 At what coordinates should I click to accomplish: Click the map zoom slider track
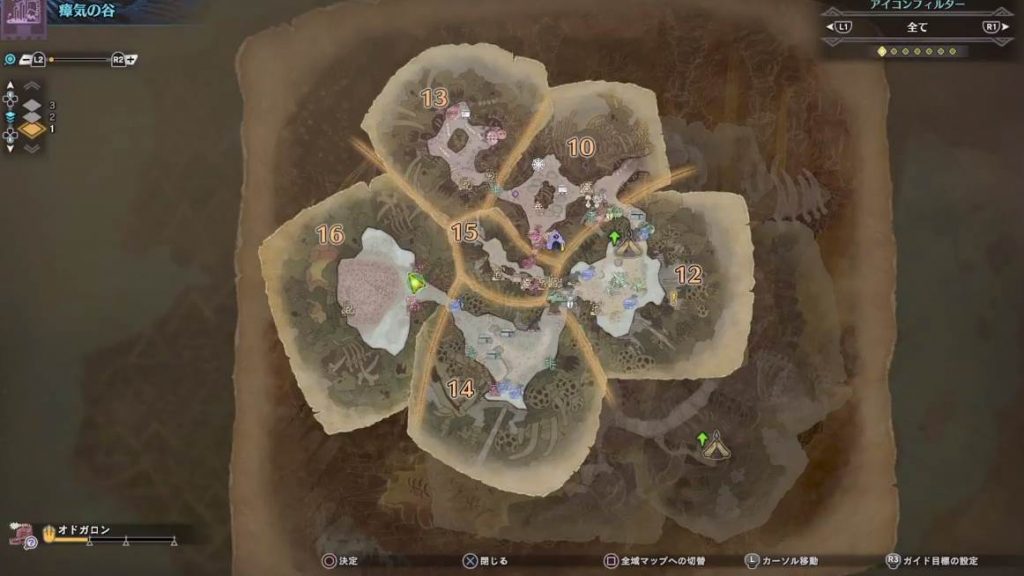click(x=80, y=60)
